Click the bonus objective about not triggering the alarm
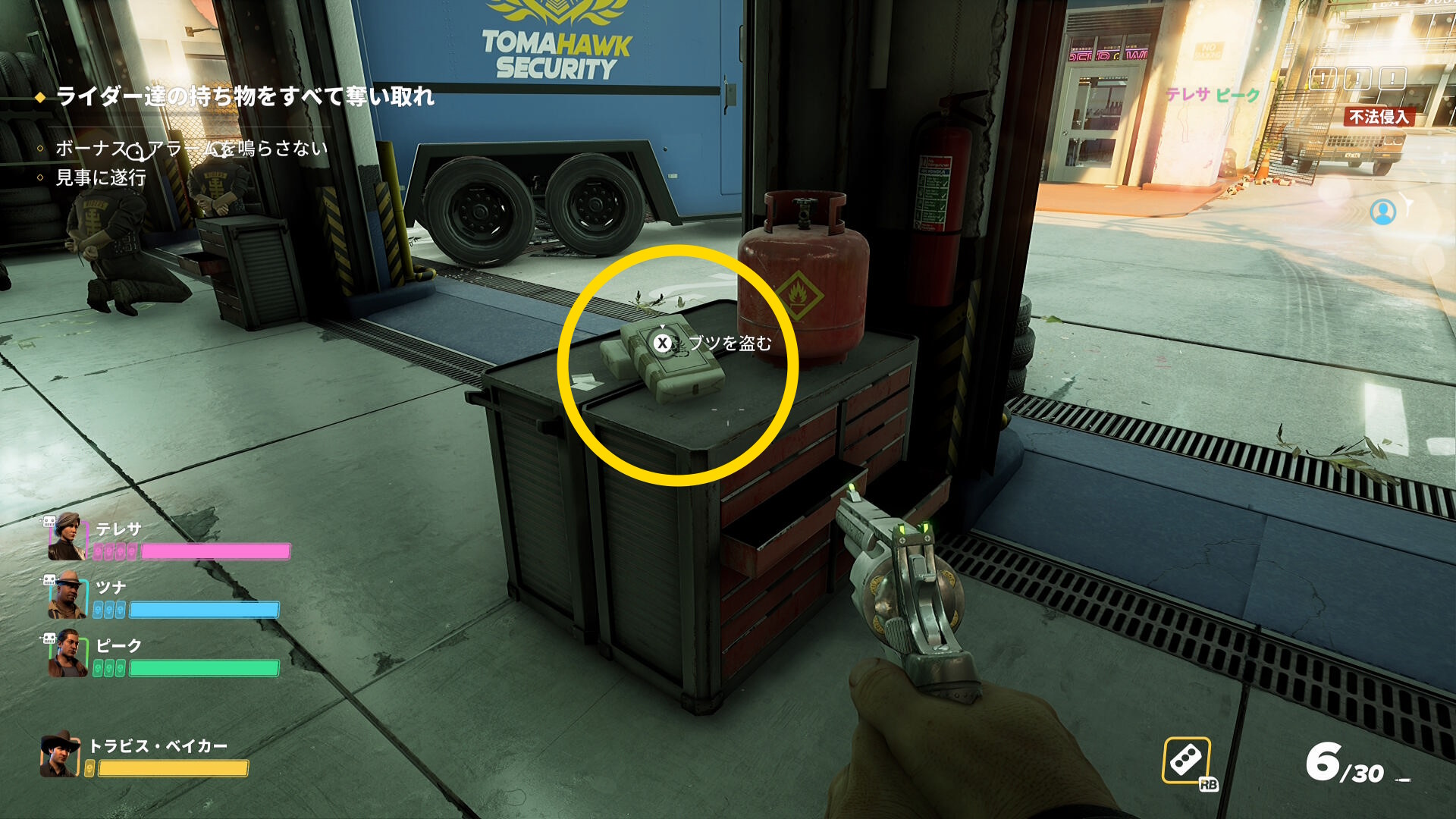This screenshot has width=1456, height=819. pyautogui.click(x=191, y=148)
